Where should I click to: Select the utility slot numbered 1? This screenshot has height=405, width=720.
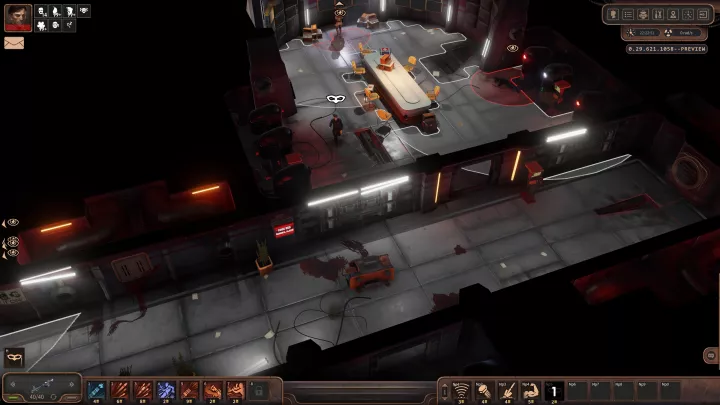tap(554, 389)
